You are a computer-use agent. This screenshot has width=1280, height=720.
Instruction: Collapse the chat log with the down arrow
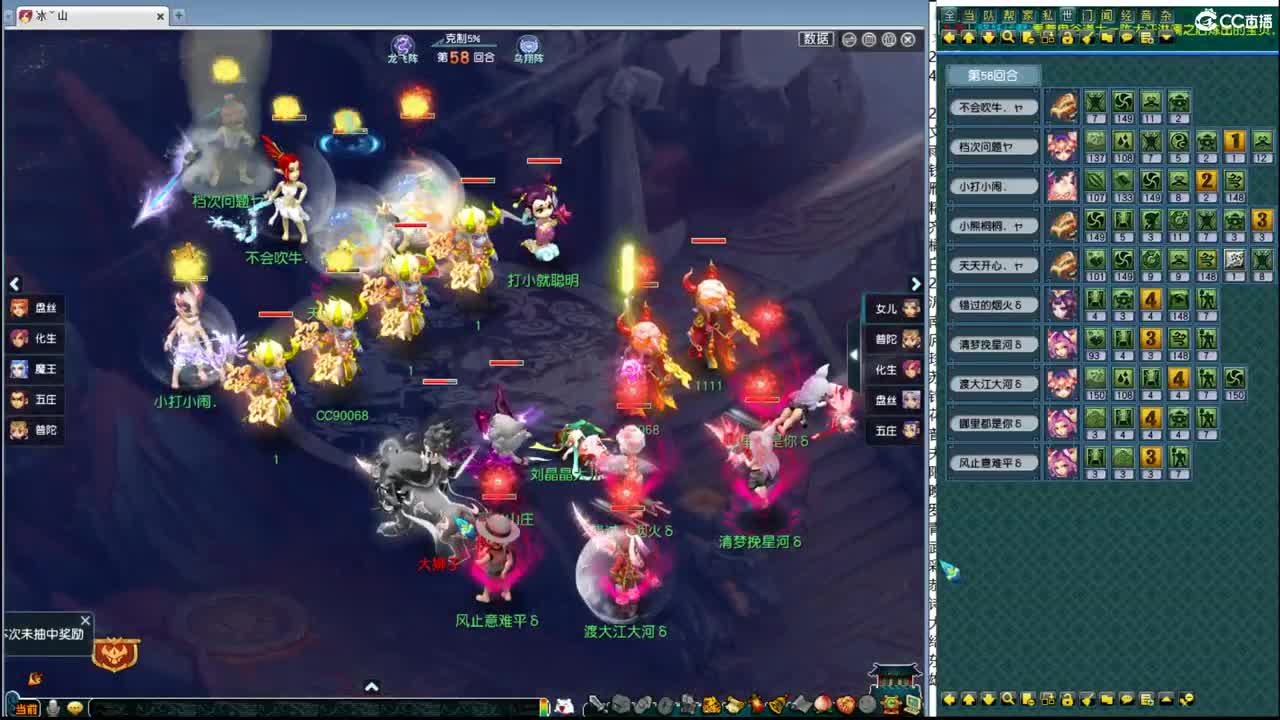point(1166,38)
